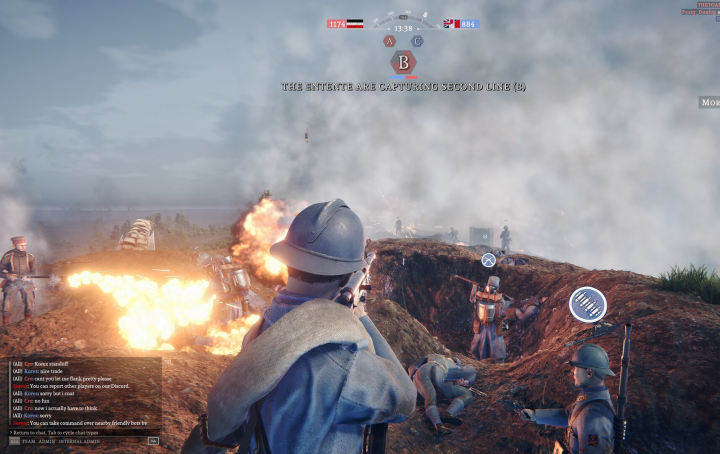Open the INTERNAL ADMIN chat channel
The height and width of the screenshot is (454, 720).
79,441
